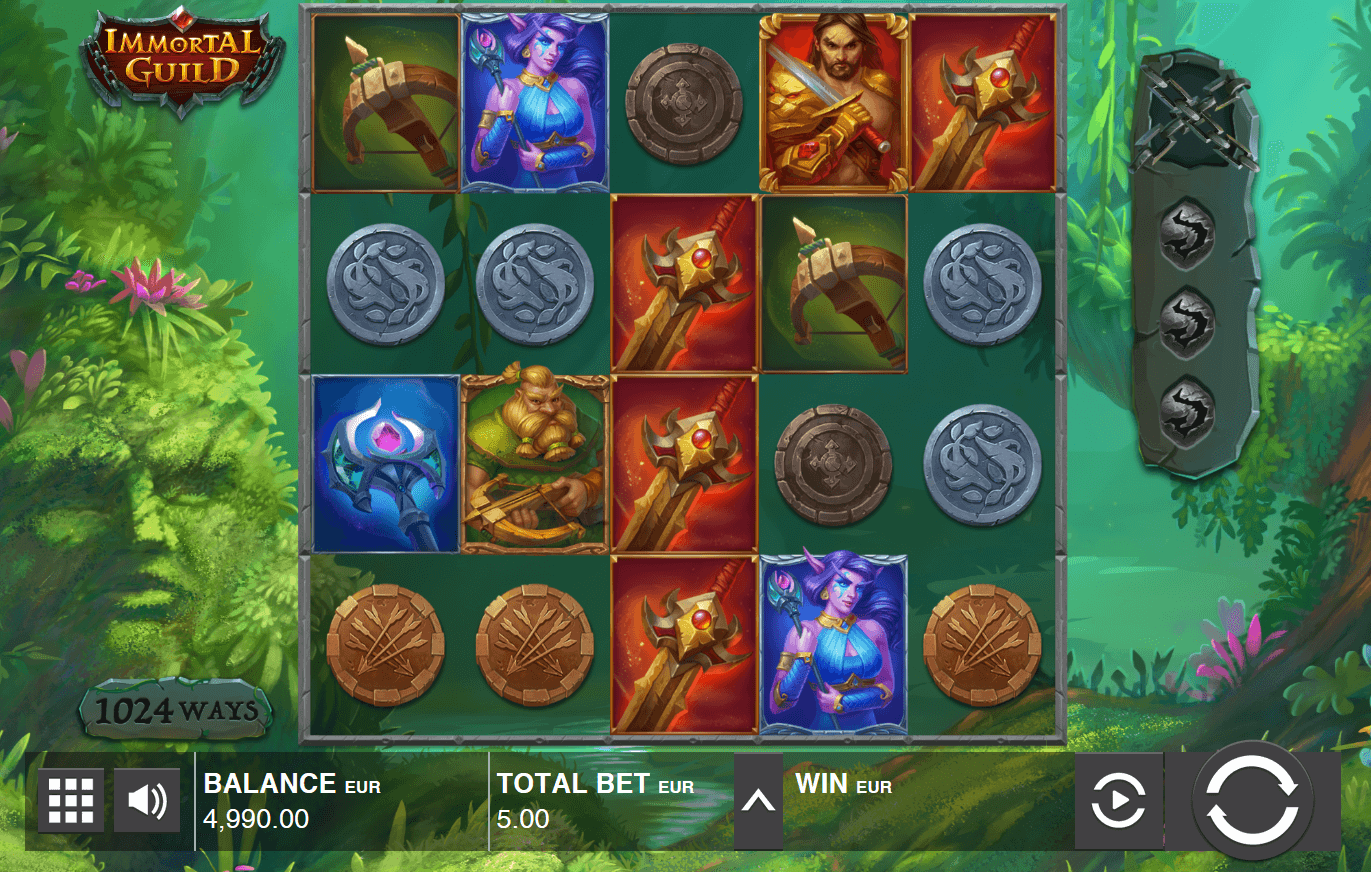The image size is (1371, 872).
Task: Open the game menu grid
Action: point(71,800)
